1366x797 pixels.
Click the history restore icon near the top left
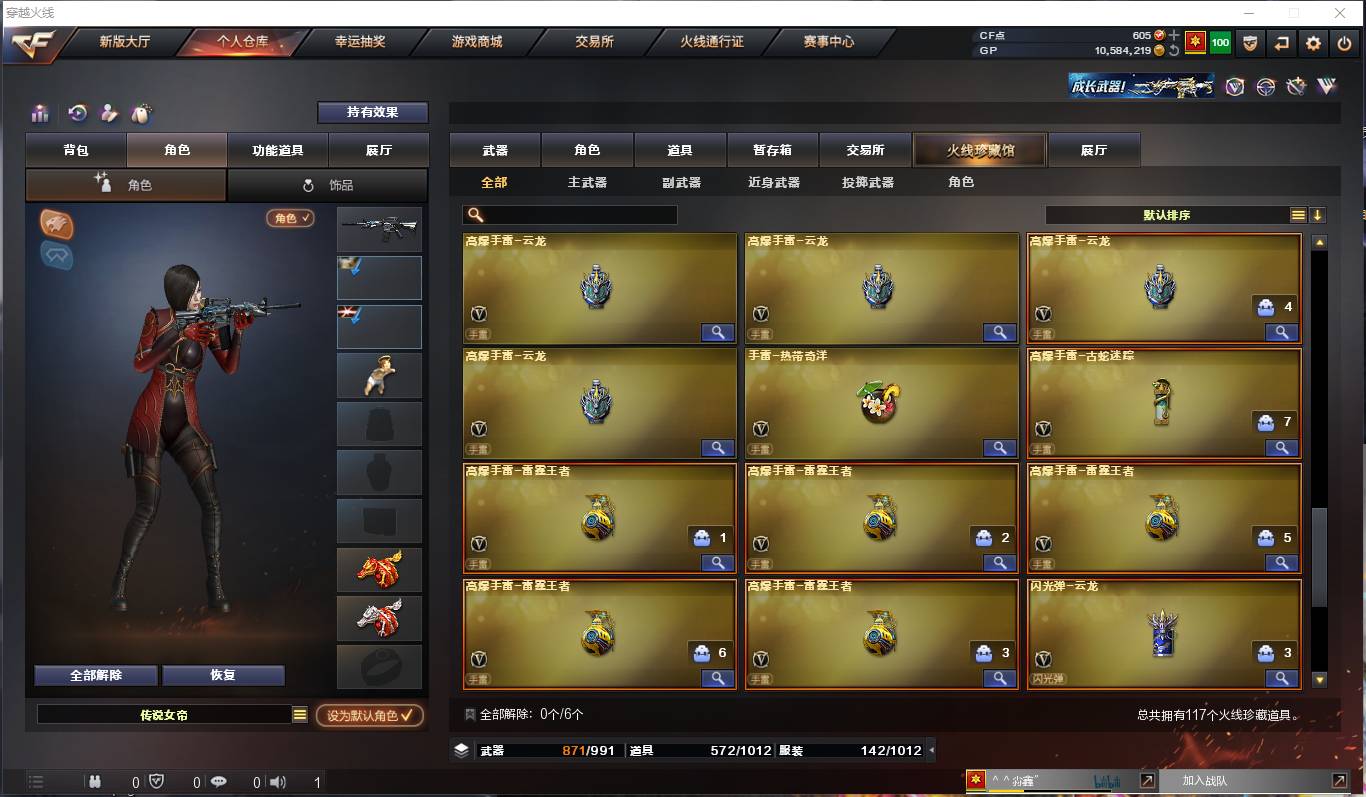pos(77,113)
